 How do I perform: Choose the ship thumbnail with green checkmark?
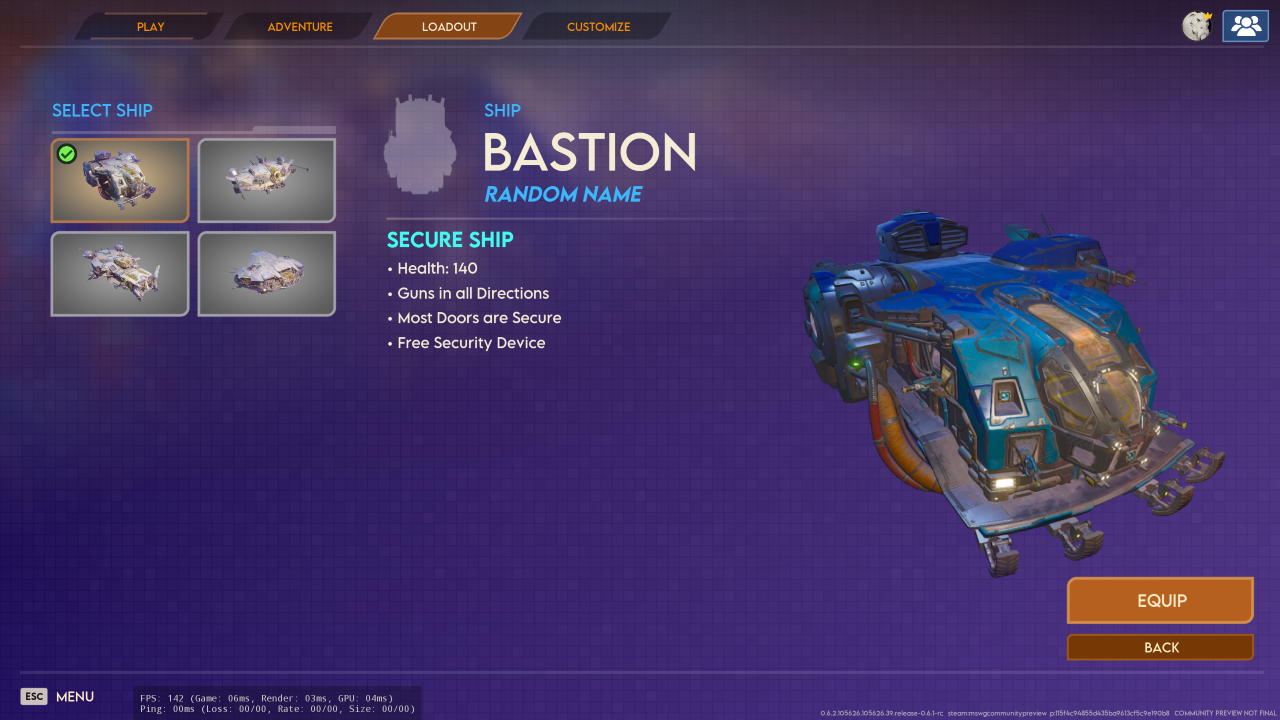(x=120, y=180)
